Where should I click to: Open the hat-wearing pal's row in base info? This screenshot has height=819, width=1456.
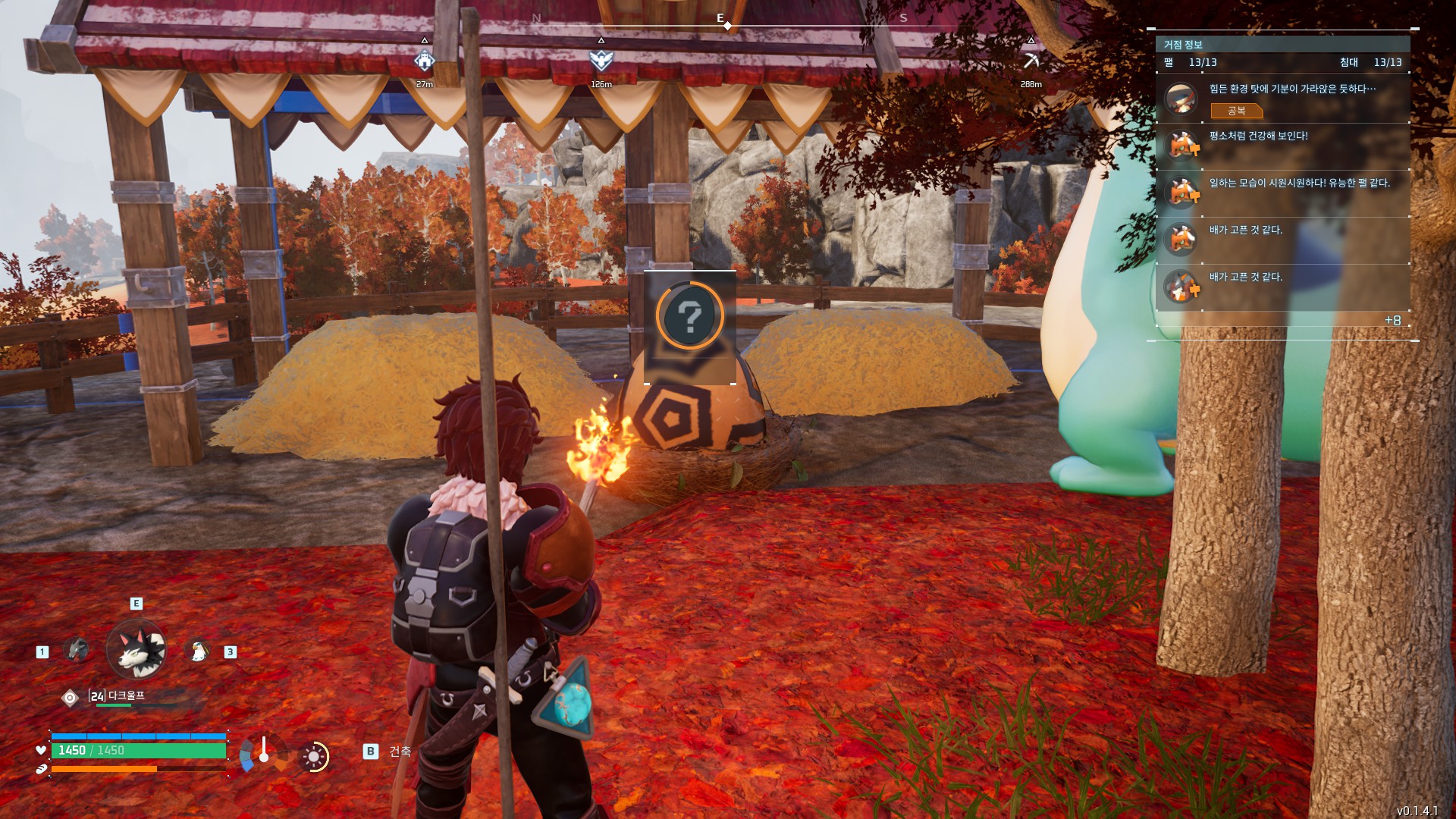pos(1282,99)
